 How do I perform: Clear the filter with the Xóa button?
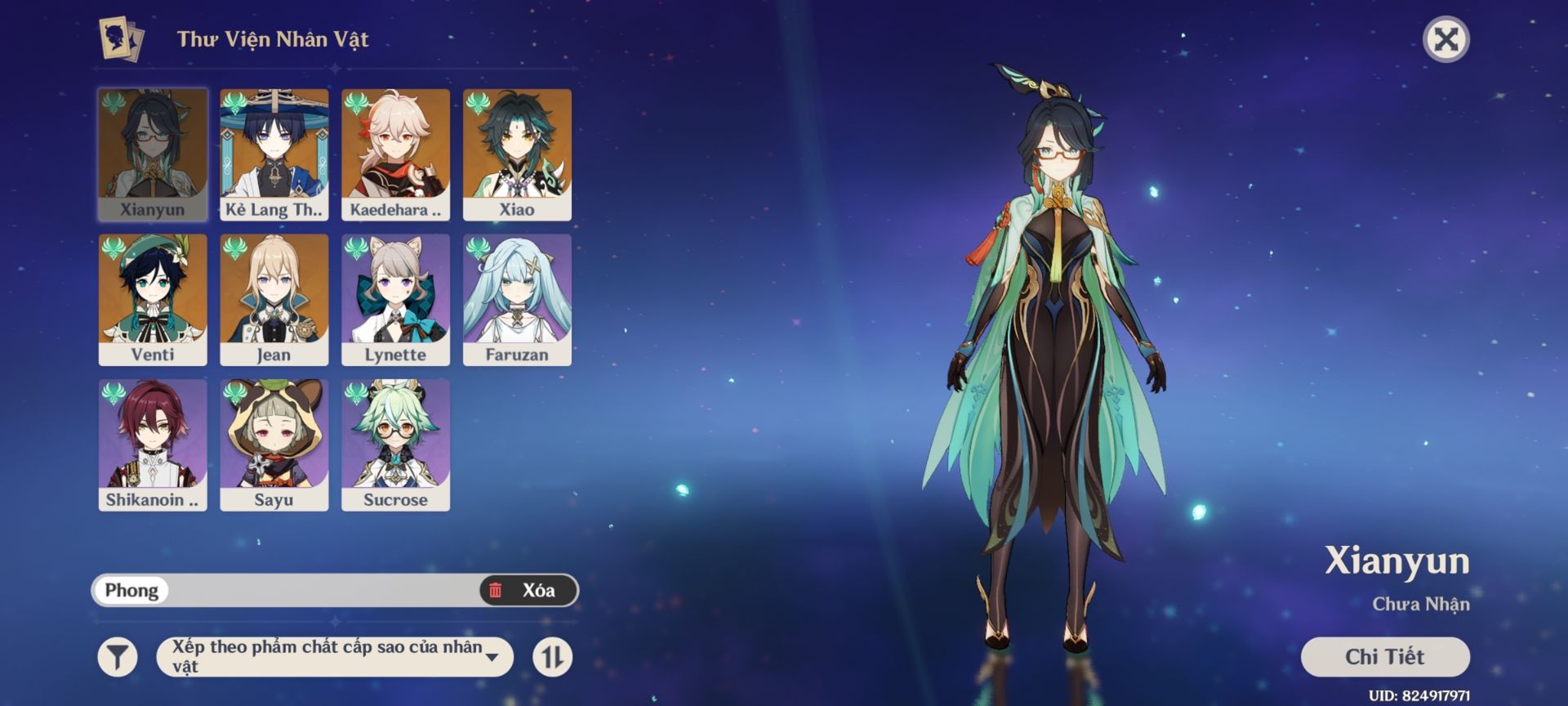tap(528, 590)
